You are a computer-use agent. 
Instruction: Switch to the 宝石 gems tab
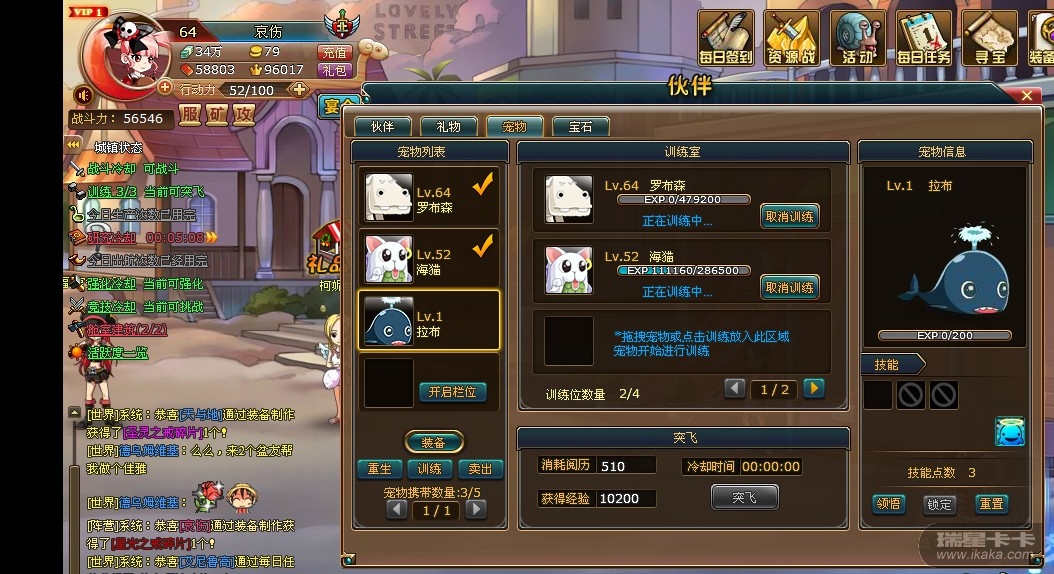click(x=580, y=127)
